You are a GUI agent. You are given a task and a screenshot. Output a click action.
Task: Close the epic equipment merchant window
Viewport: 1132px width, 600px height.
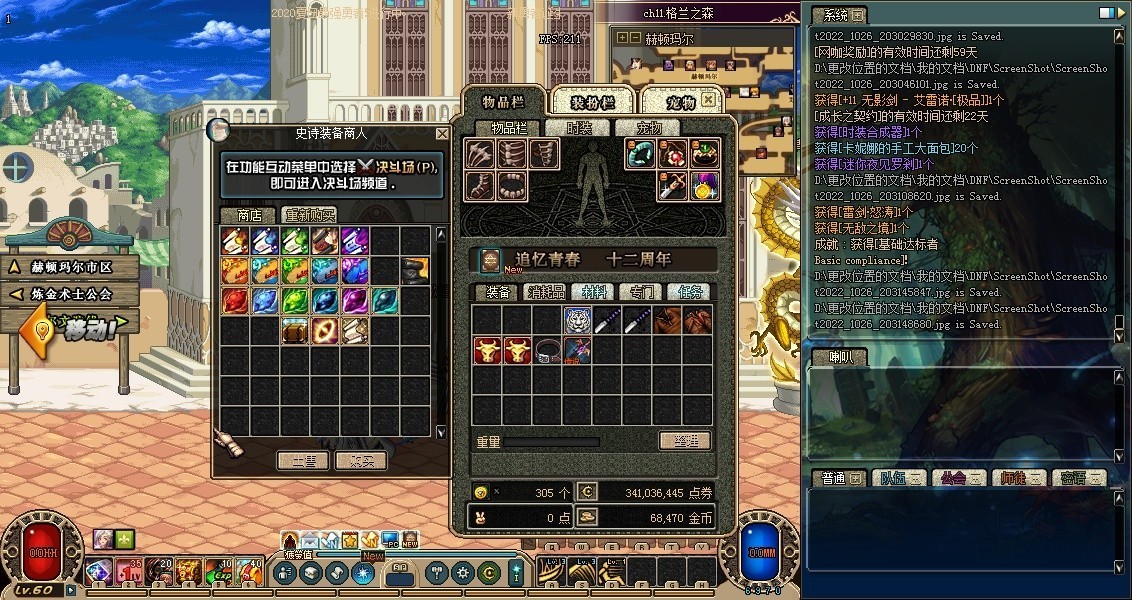tap(442, 133)
